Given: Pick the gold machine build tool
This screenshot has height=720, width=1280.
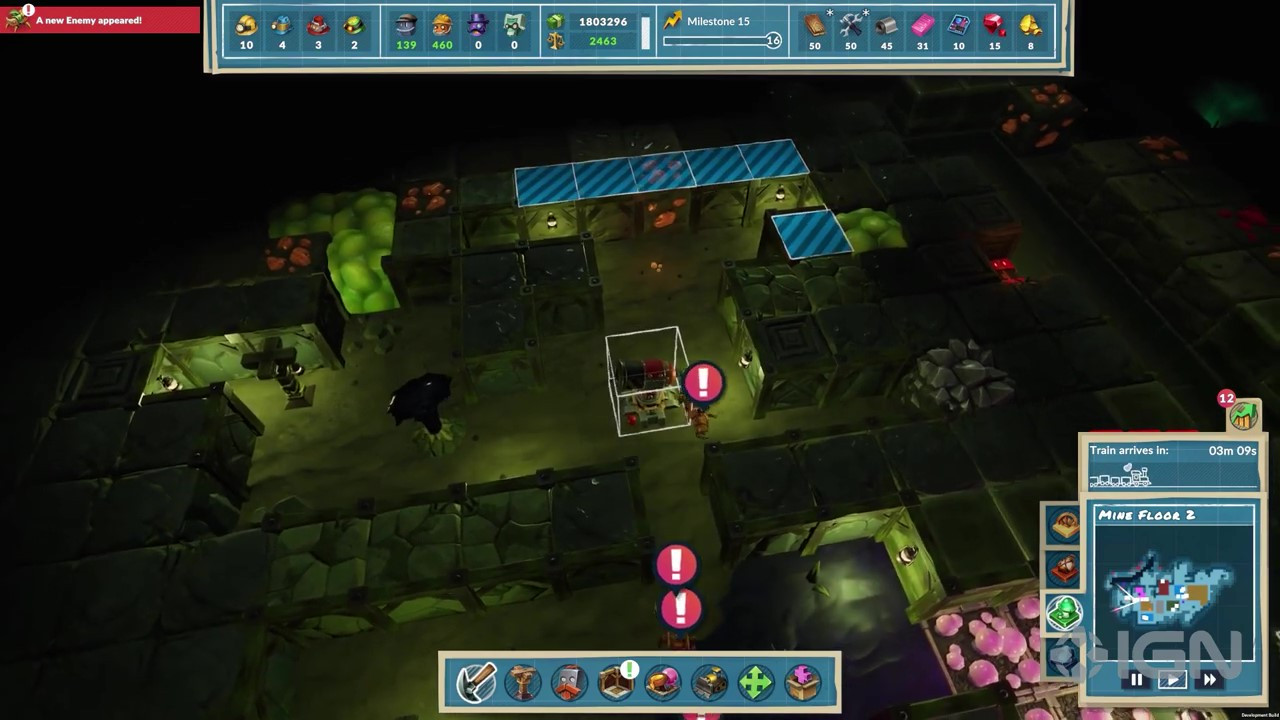Looking at the screenshot, I should point(710,682).
